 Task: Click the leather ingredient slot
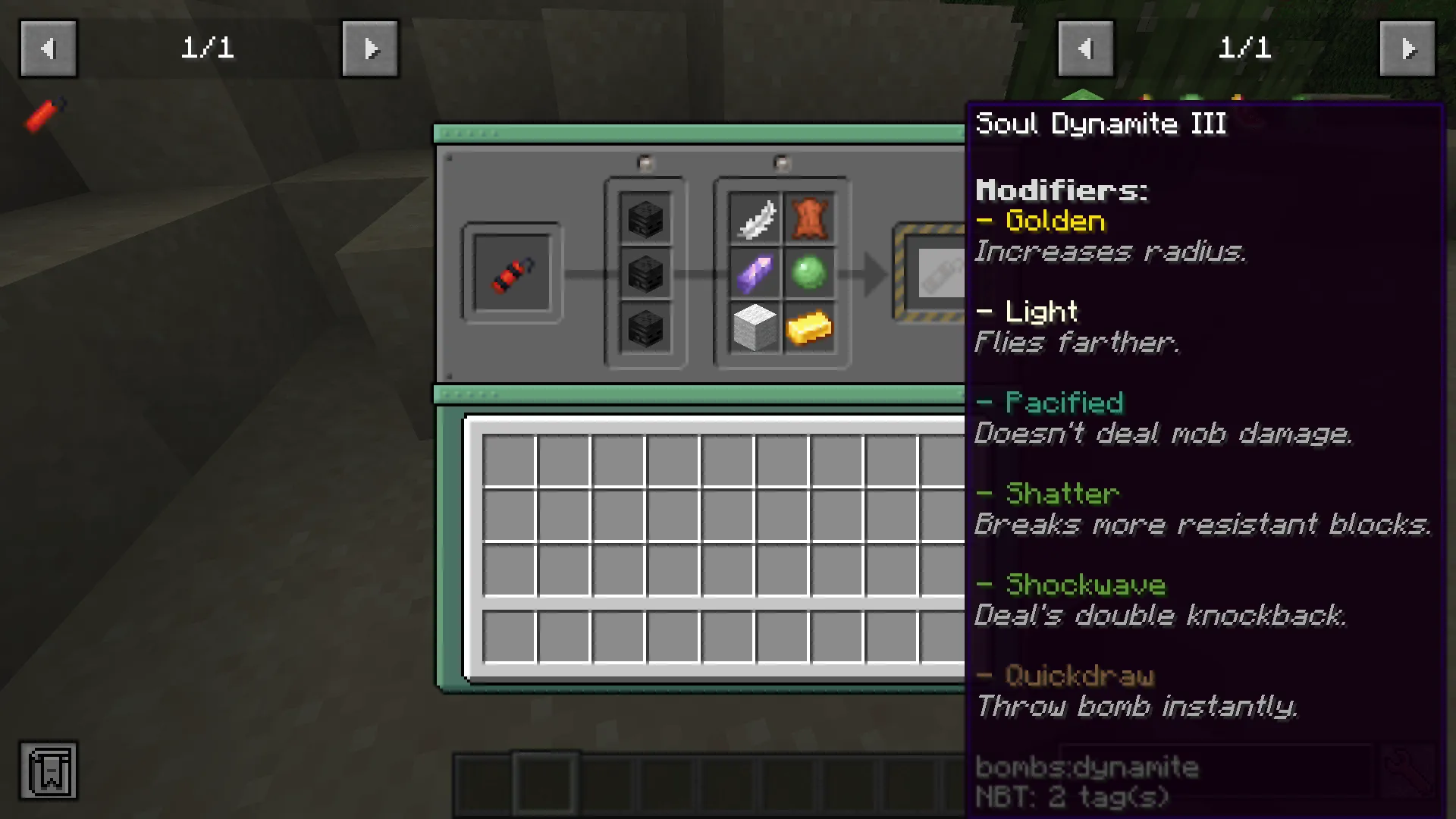810,218
